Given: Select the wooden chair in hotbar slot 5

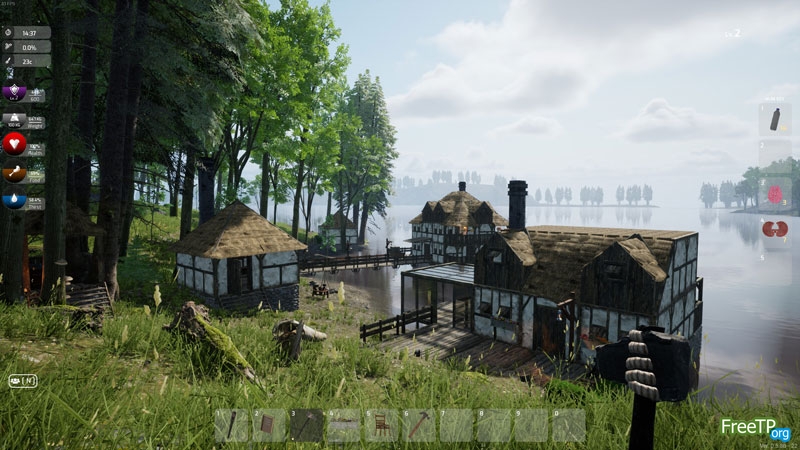Looking at the screenshot, I should point(380,426).
